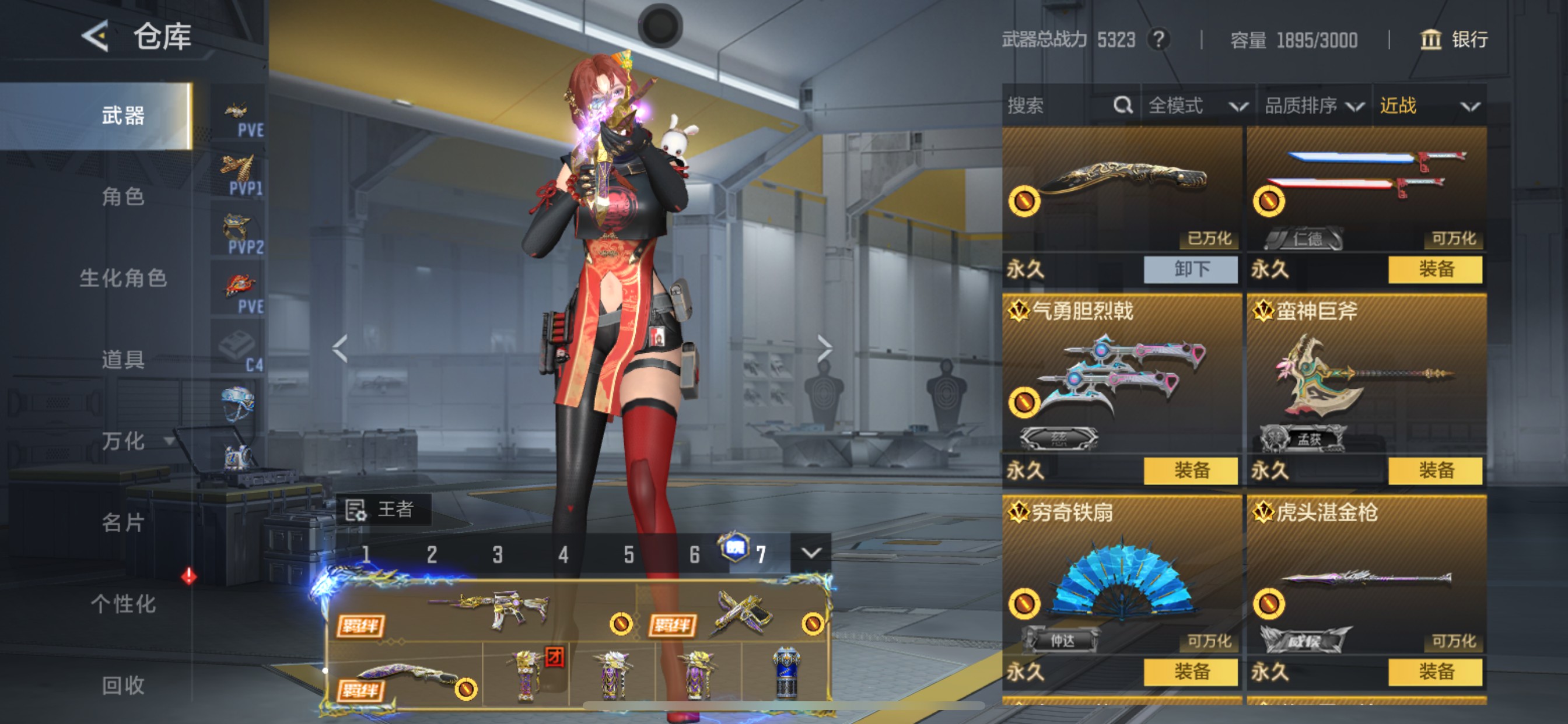Viewport: 1568px width, 724px height.
Task: Select loadout number 3
Action: pyautogui.click(x=498, y=554)
